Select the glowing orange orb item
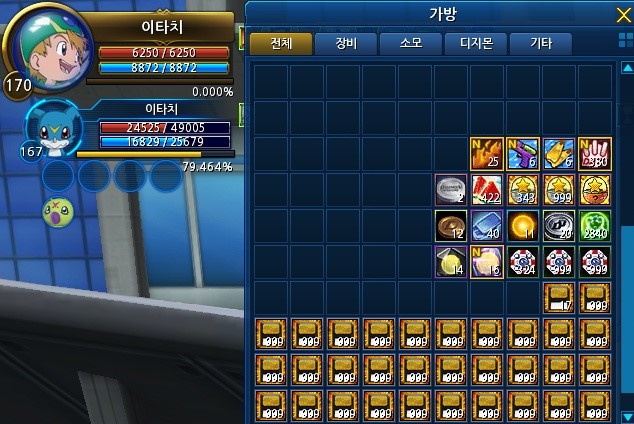Image resolution: width=634 pixels, height=424 pixels. 522,225
